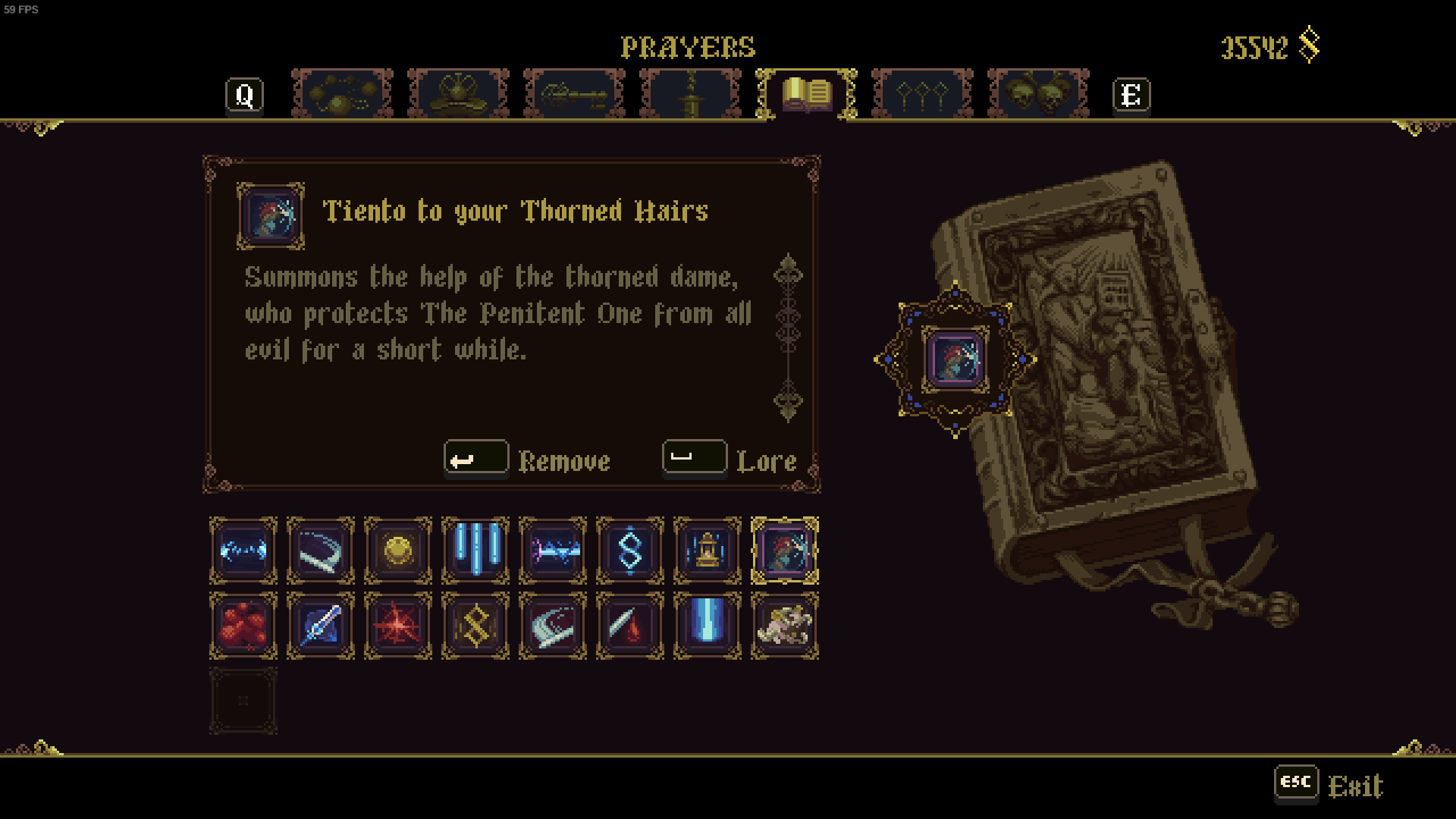
Task: Click the golden Tears currency icon
Action: 1308,45
